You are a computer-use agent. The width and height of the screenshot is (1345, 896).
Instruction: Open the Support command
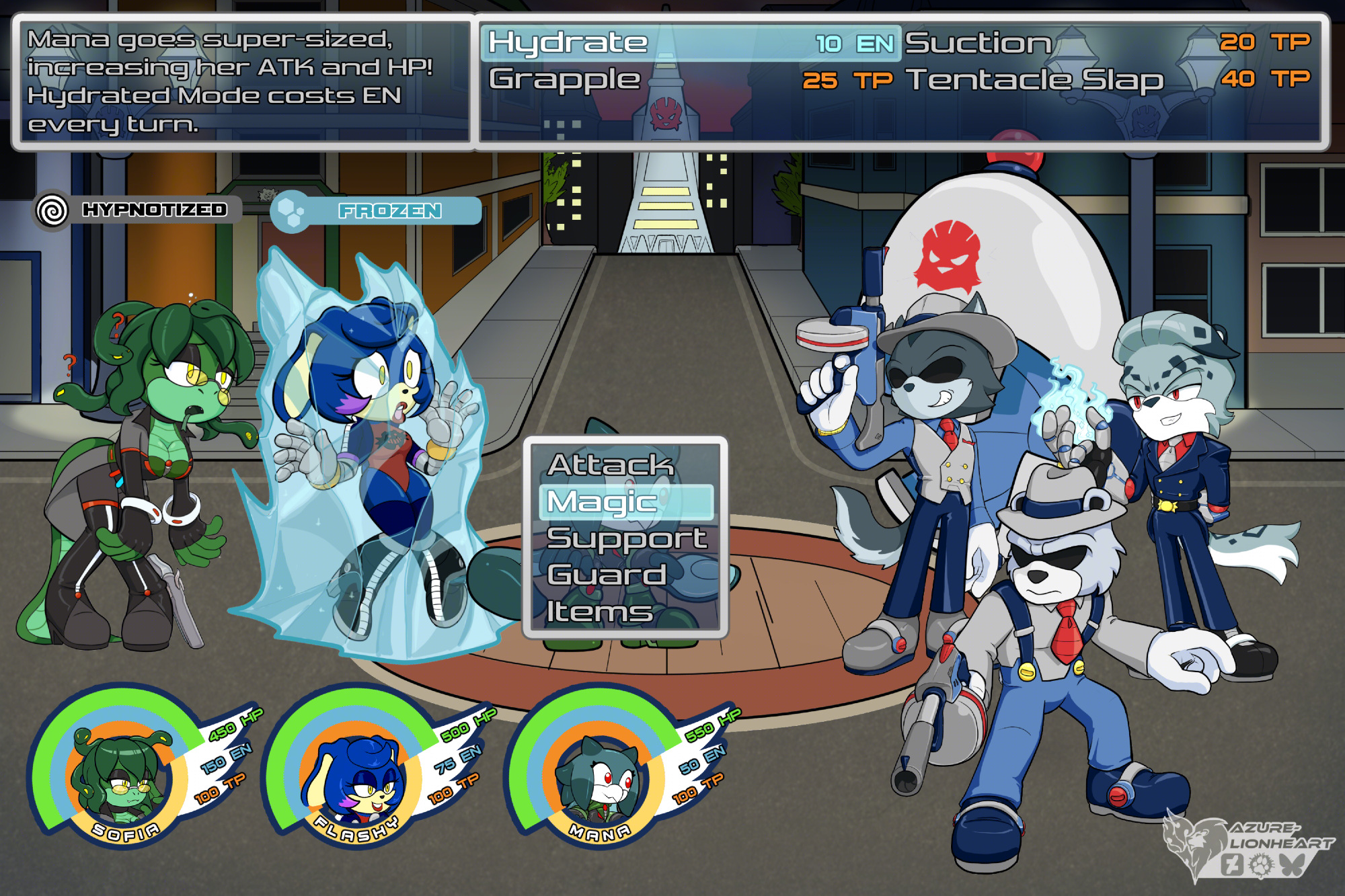pos(626,538)
